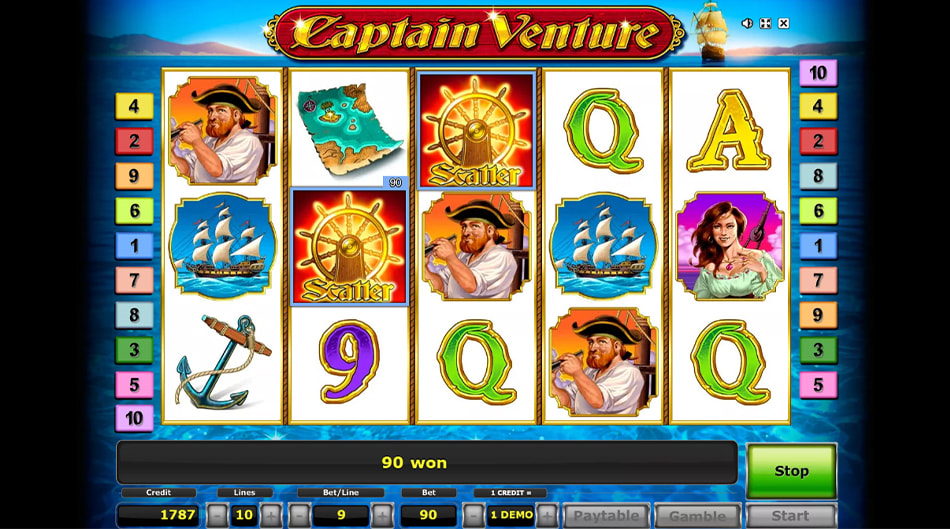Decrease the number of Lines

[217, 516]
